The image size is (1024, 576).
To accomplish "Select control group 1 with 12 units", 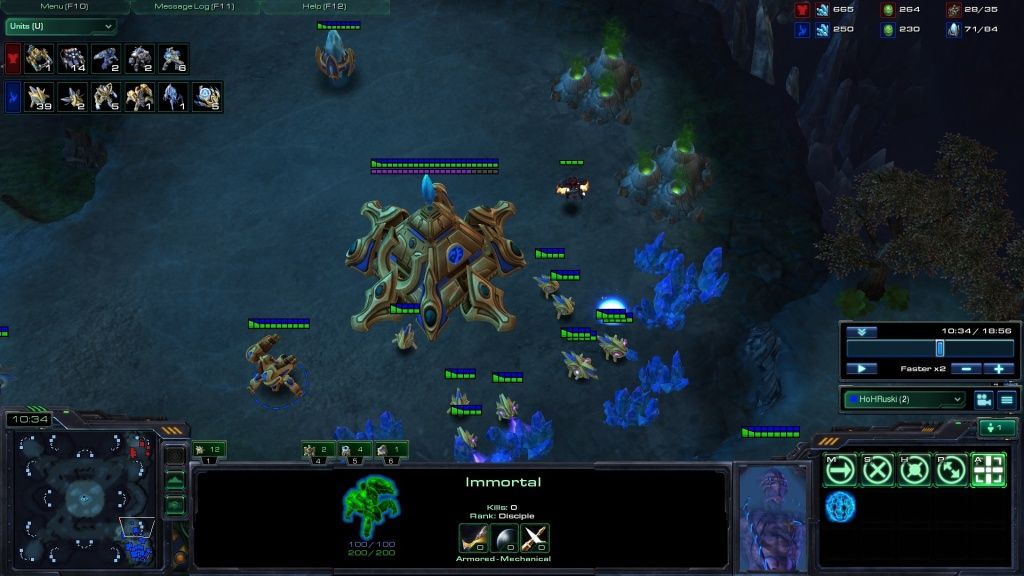I will (x=209, y=451).
